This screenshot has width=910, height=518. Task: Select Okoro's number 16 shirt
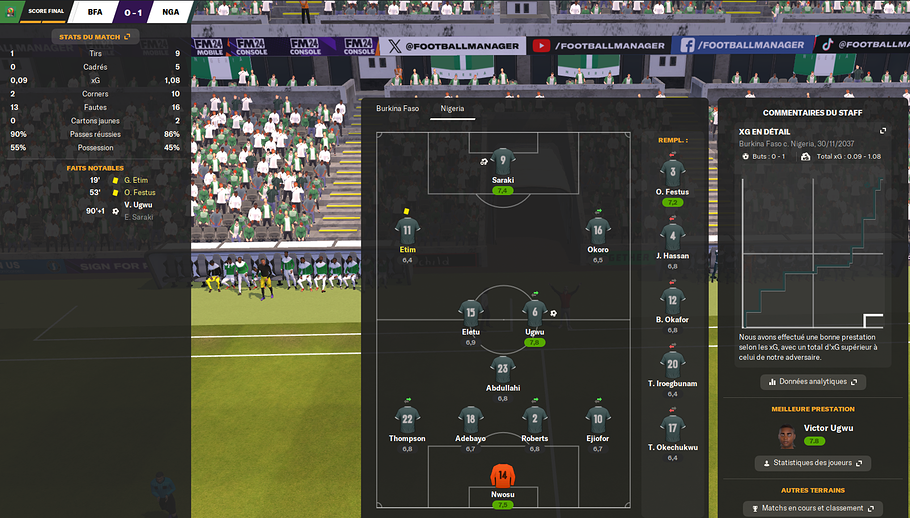point(598,230)
